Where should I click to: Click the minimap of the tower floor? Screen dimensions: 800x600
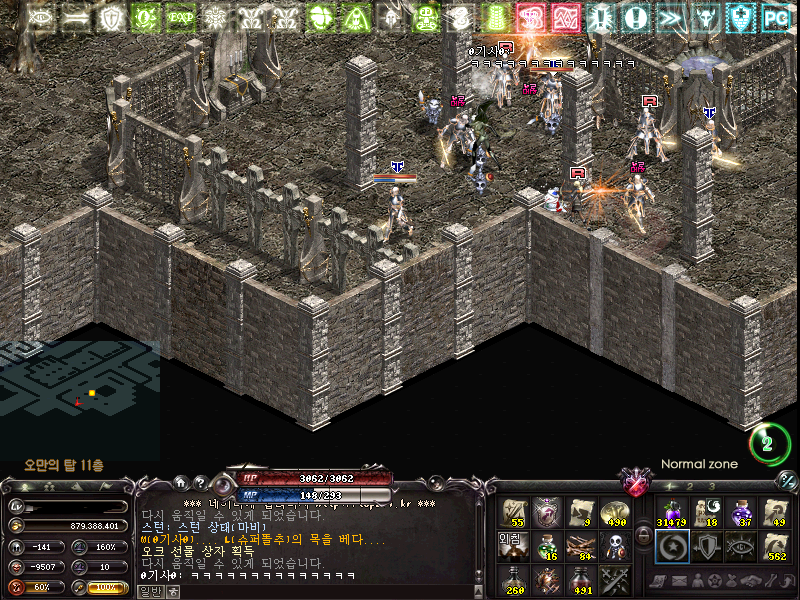click(x=80, y=390)
